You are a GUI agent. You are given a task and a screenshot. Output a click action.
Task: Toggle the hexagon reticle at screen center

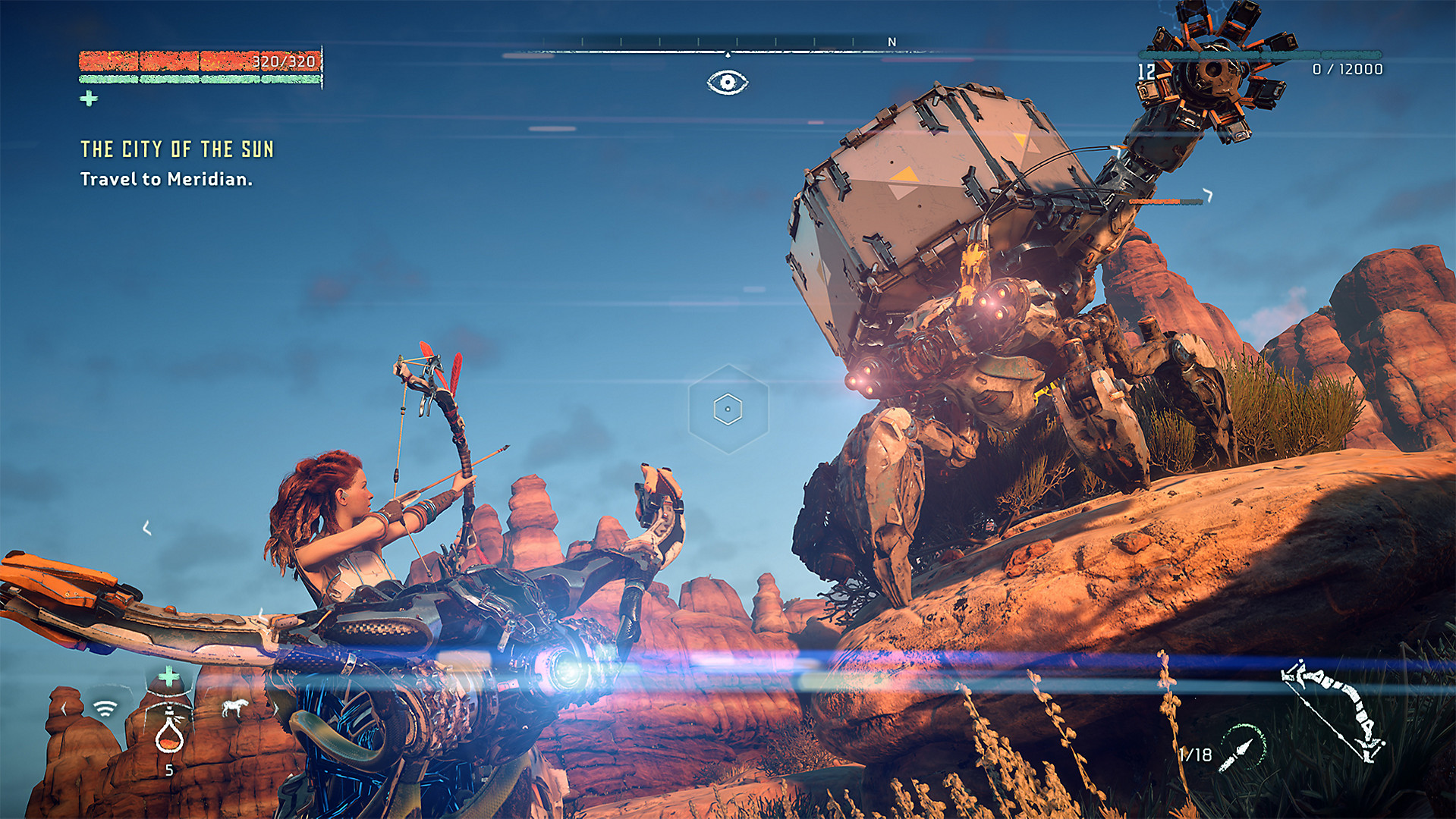(728, 408)
